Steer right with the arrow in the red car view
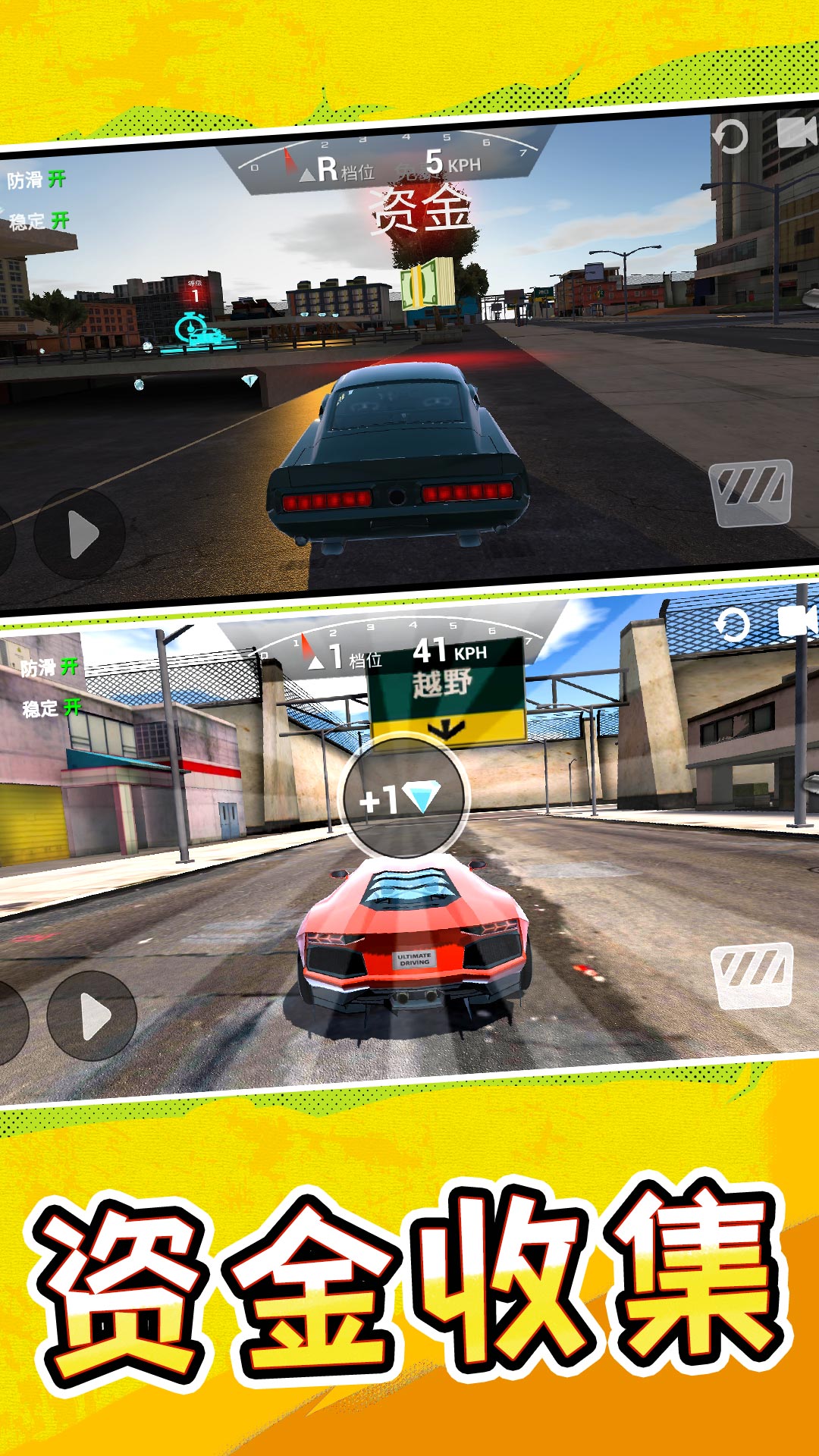Screen dimensions: 819x1456 coord(92,1015)
